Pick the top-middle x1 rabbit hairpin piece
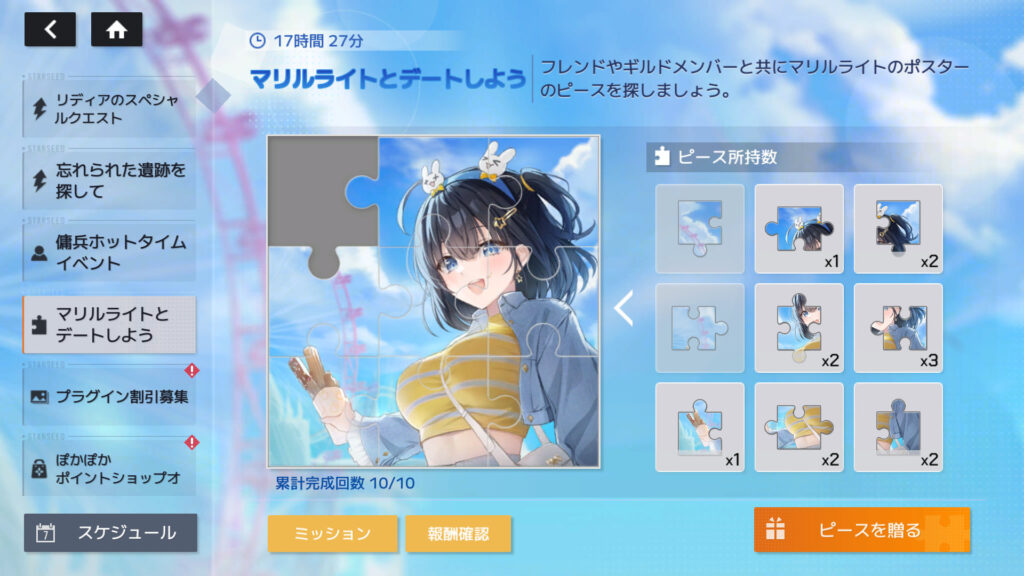This screenshot has width=1024, height=576. tap(799, 229)
